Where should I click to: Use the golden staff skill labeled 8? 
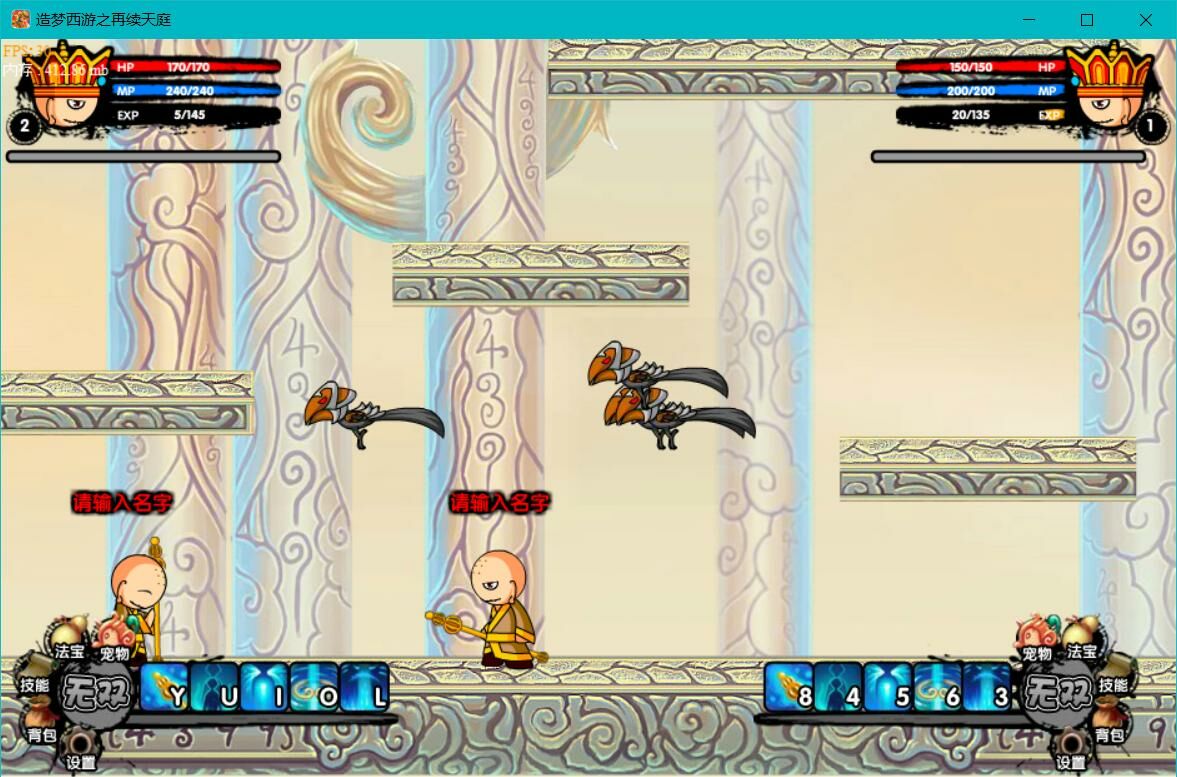[x=790, y=688]
